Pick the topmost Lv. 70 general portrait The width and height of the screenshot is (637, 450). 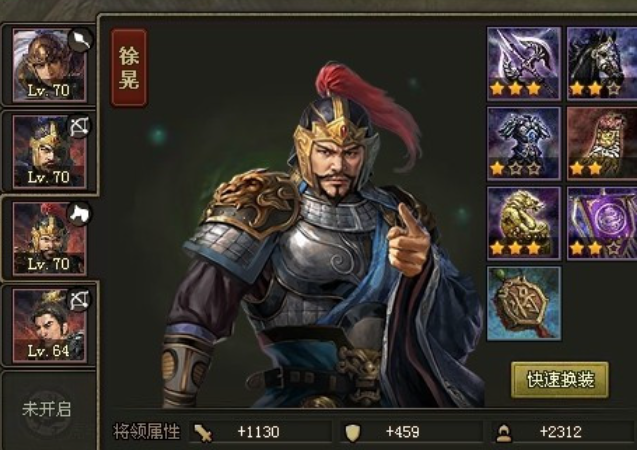[48, 64]
